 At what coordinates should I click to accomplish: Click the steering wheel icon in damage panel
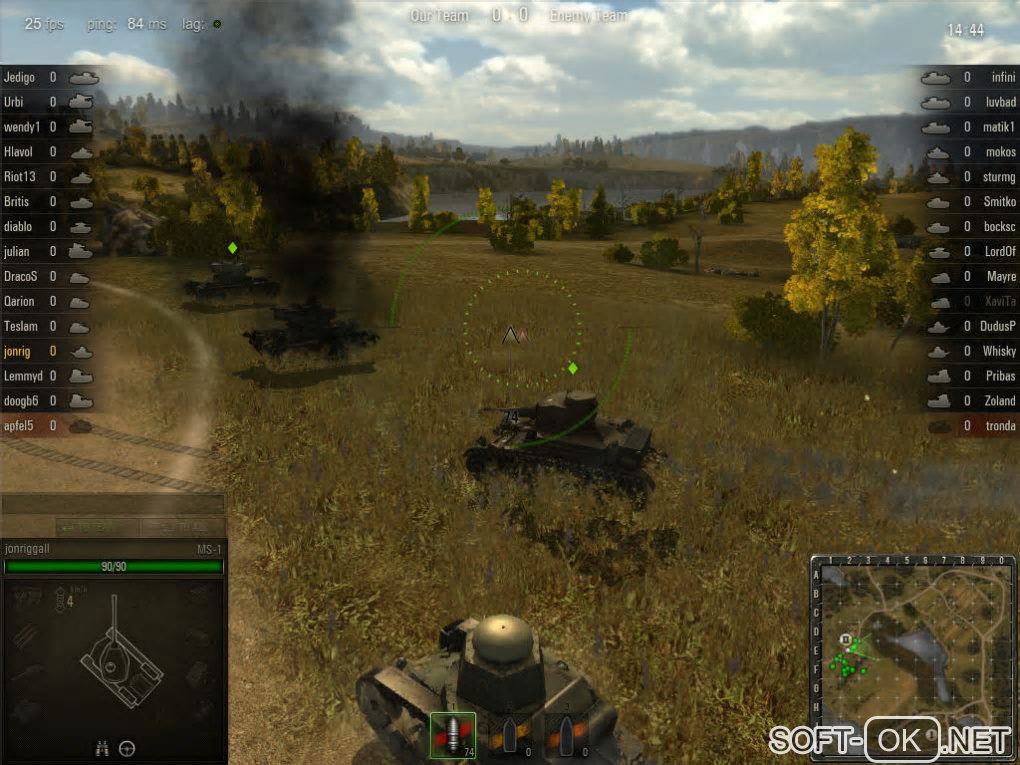point(127,747)
